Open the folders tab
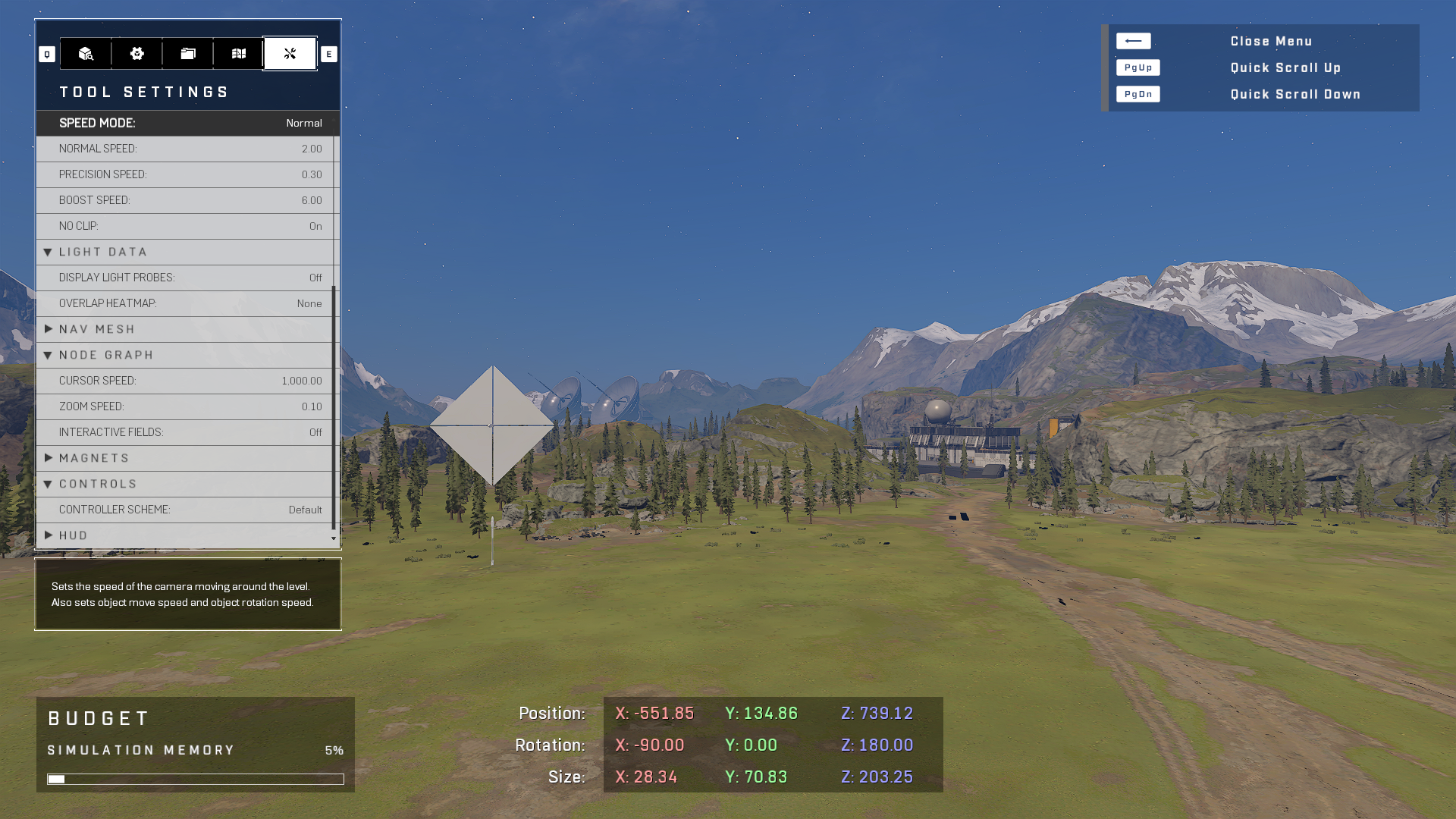This screenshot has width=1456, height=819. [x=188, y=54]
